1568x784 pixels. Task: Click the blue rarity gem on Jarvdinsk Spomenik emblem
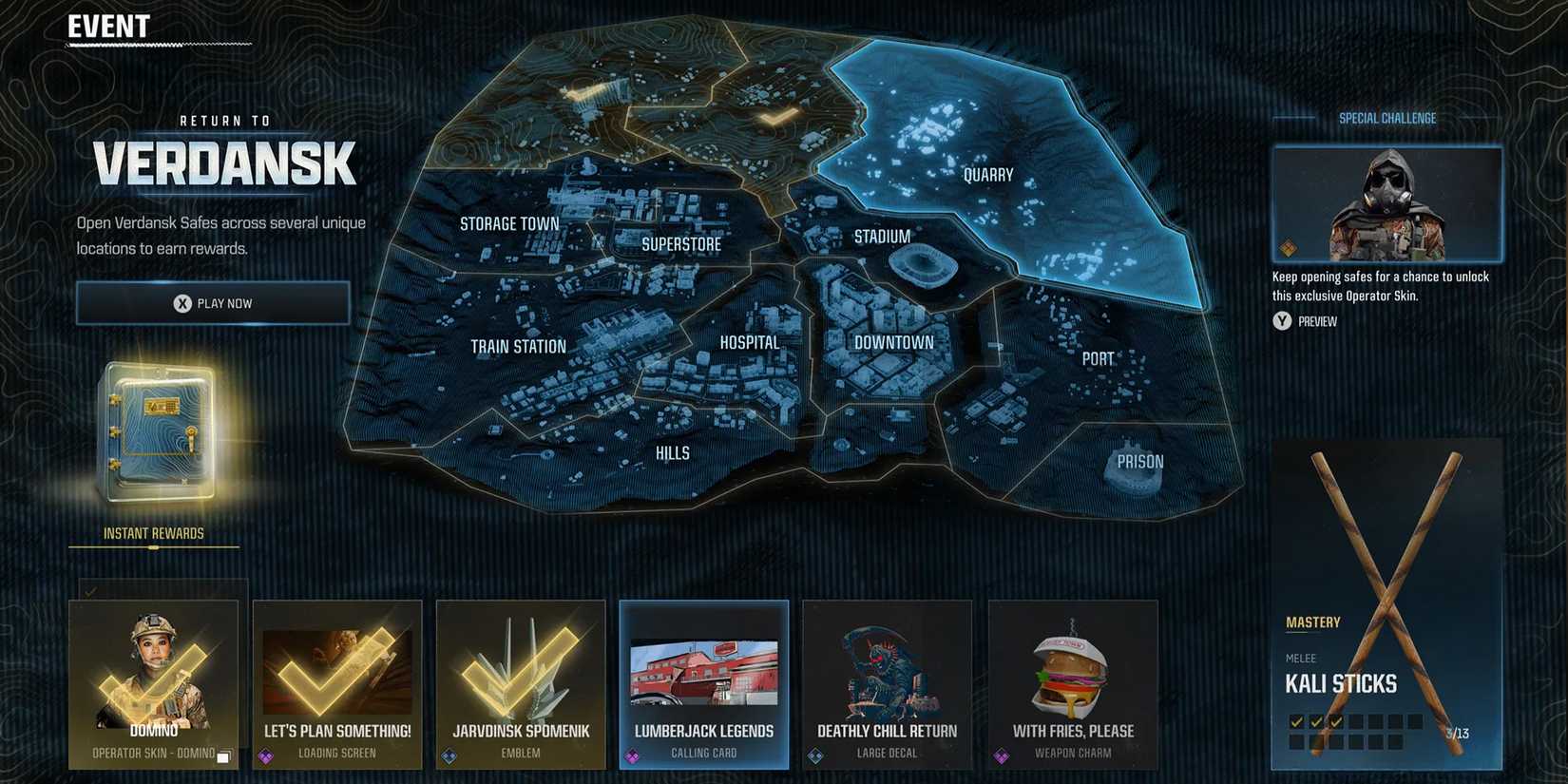449,753
